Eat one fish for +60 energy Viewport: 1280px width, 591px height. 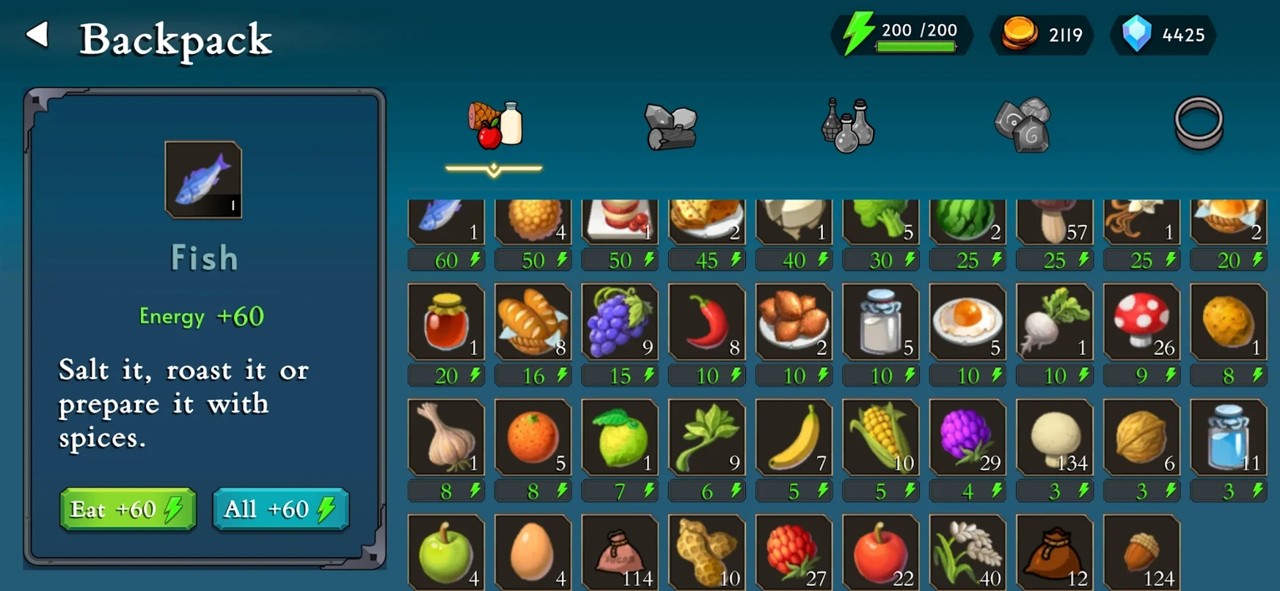127,509
